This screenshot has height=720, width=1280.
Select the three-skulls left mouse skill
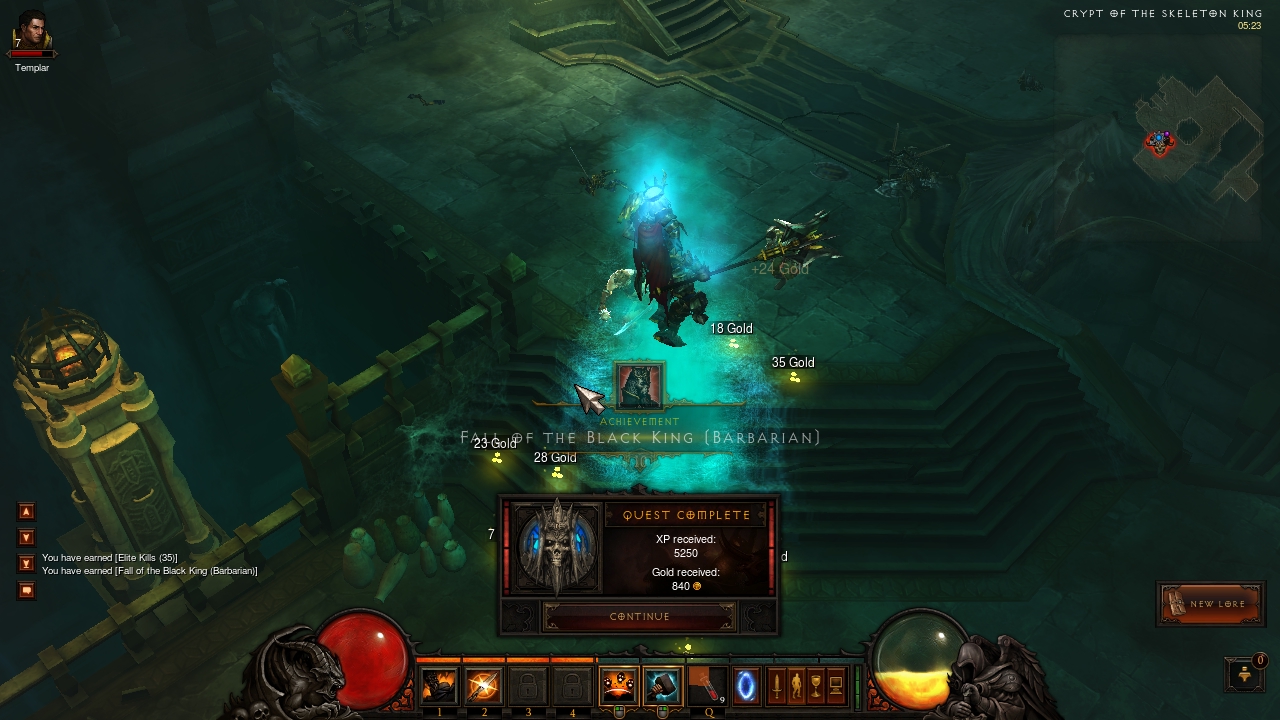point(618,687)
